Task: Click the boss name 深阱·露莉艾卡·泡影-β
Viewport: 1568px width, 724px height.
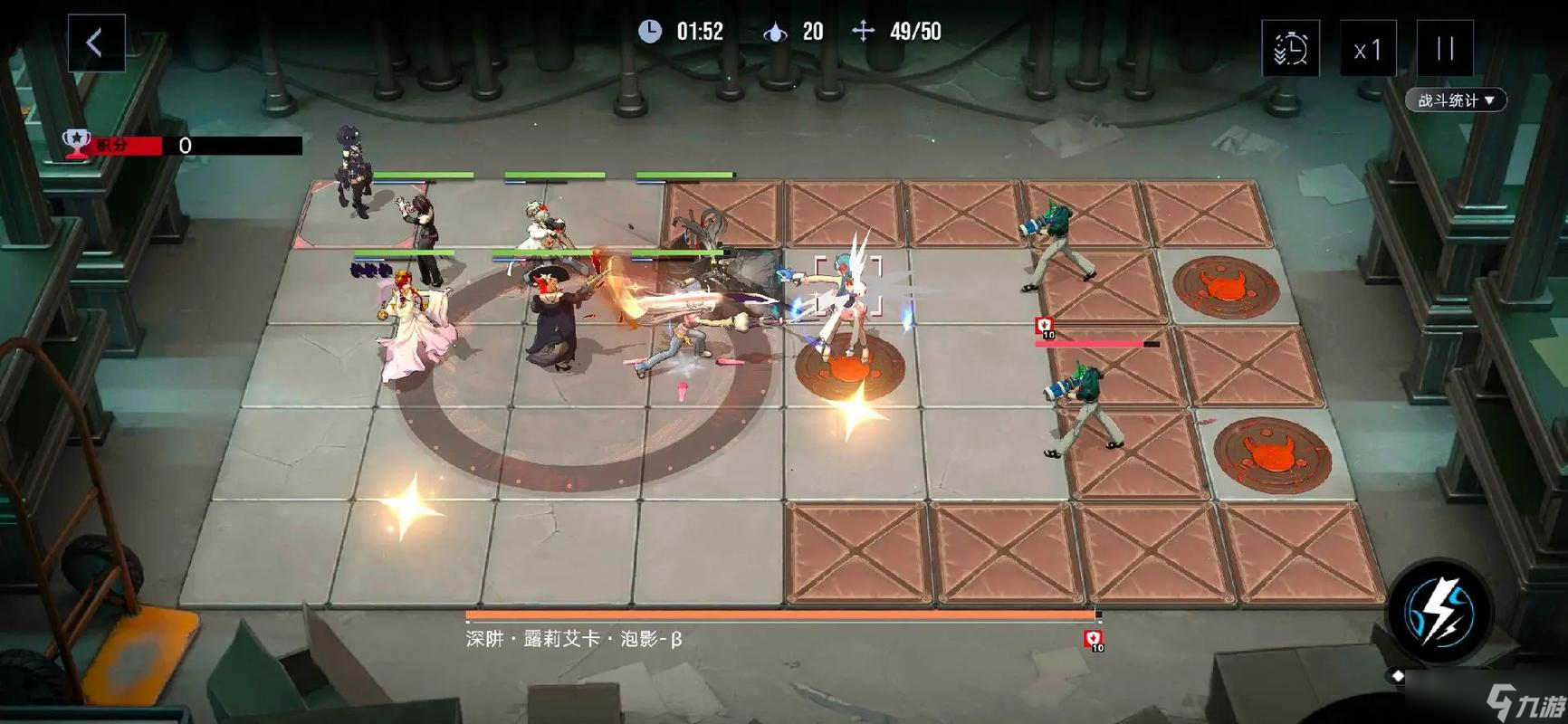Action: pyautogui.click(x=574, y=636)
